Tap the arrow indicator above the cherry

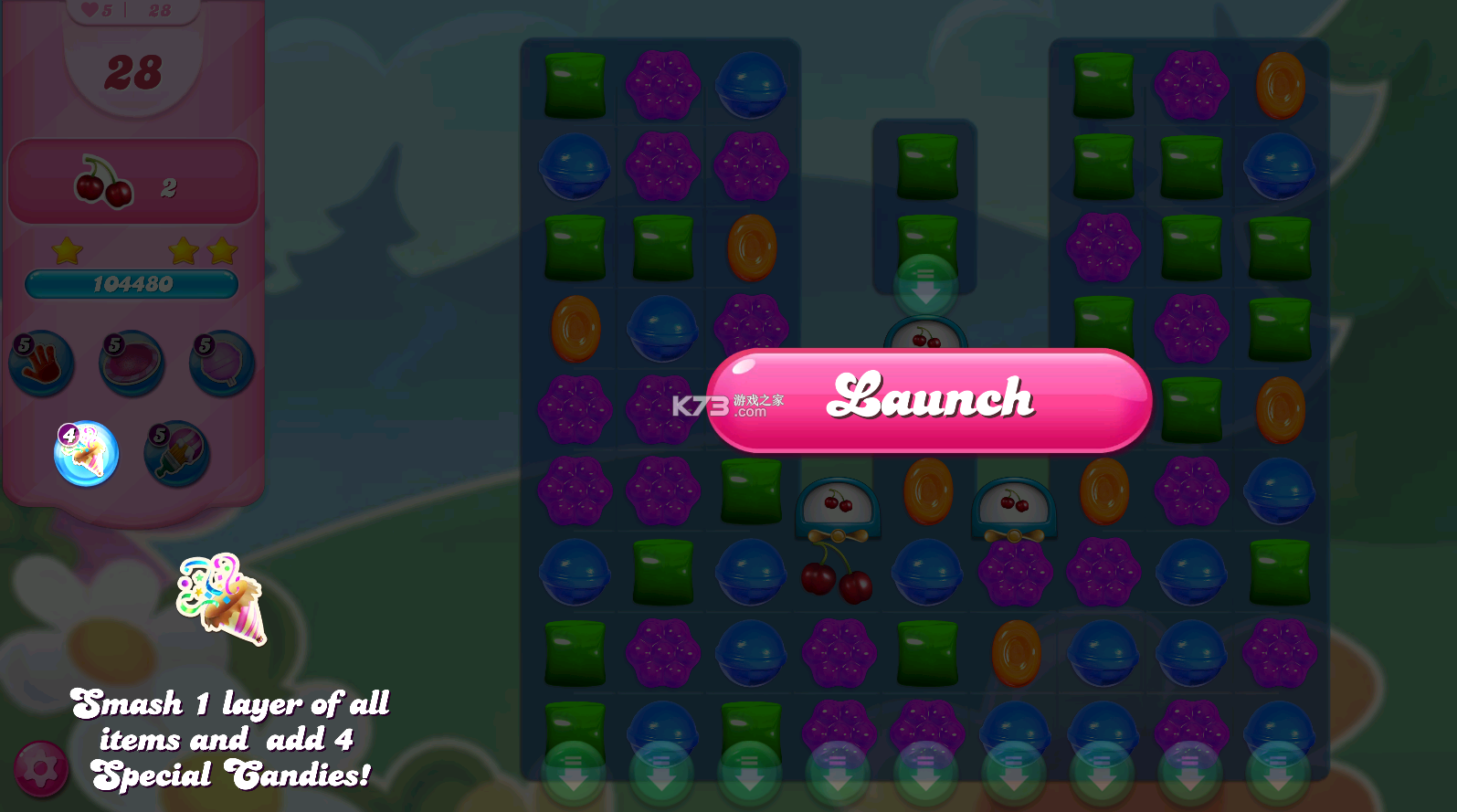(x=925, y=288)
